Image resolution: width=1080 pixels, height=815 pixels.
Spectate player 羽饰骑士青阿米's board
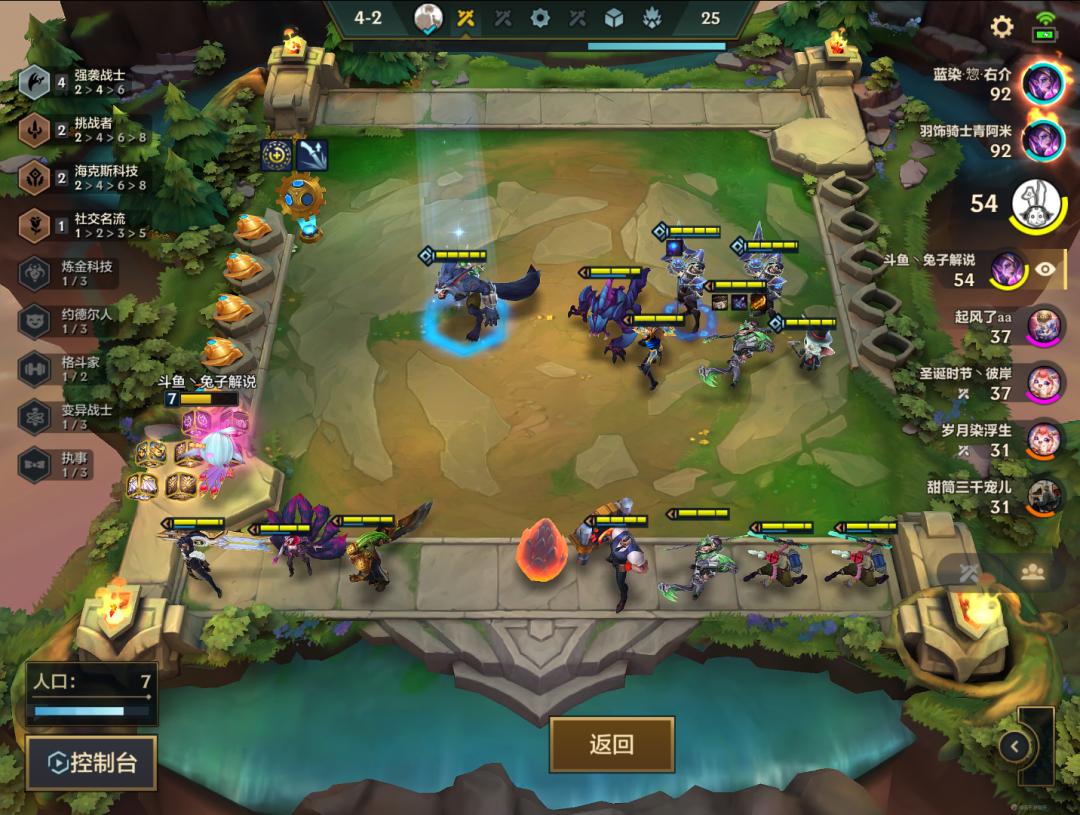tap(1043, 140)
